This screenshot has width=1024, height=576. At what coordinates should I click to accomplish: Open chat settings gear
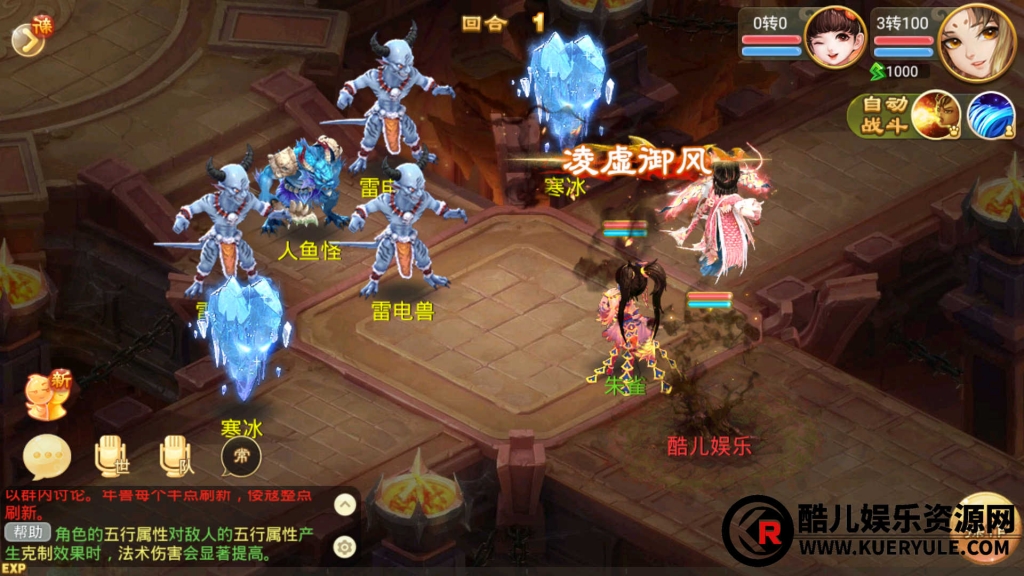[x=345, y=546]
